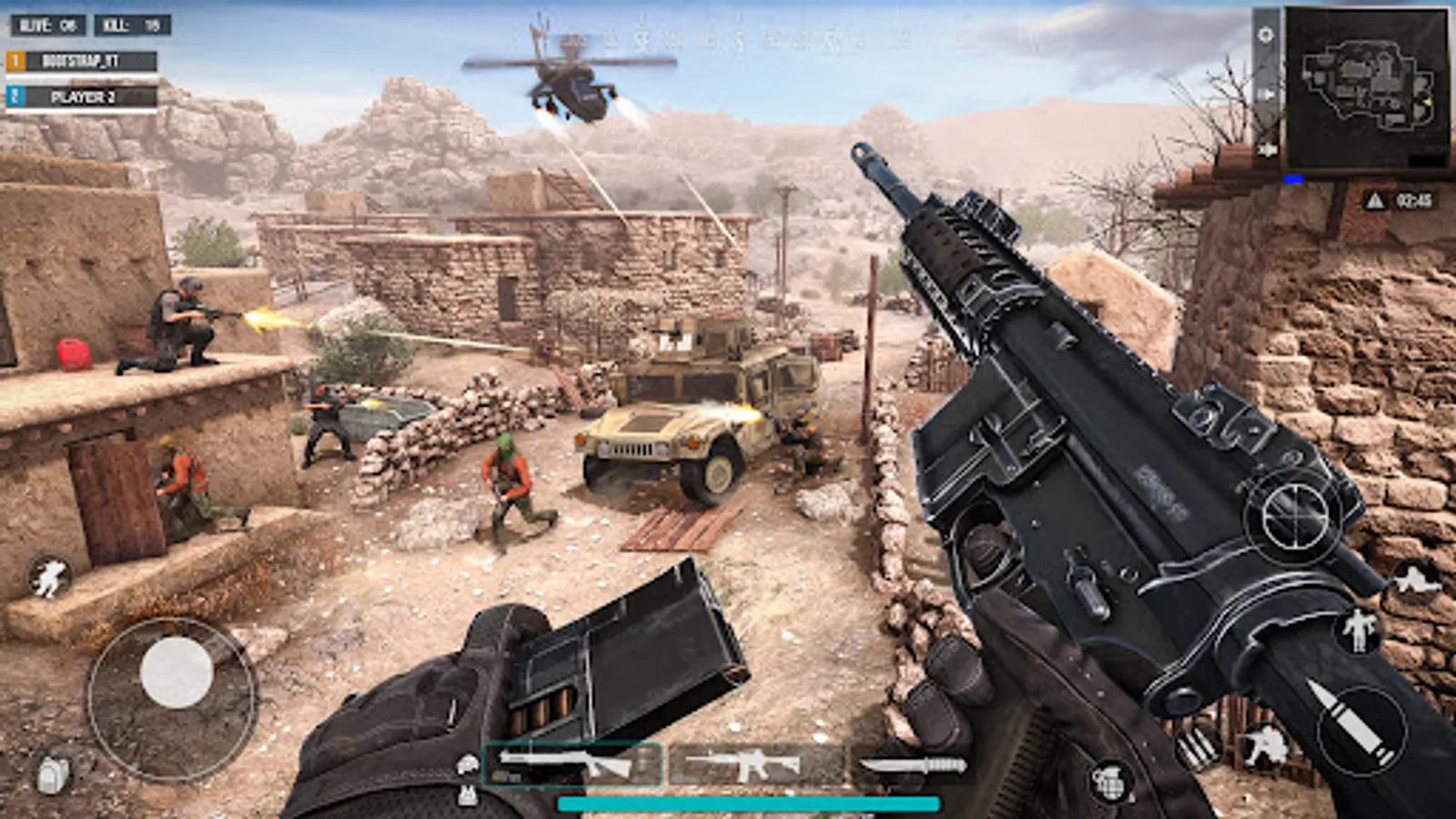
Task: Tap the 02:45 match timer display
Action: click(1414, 200)
